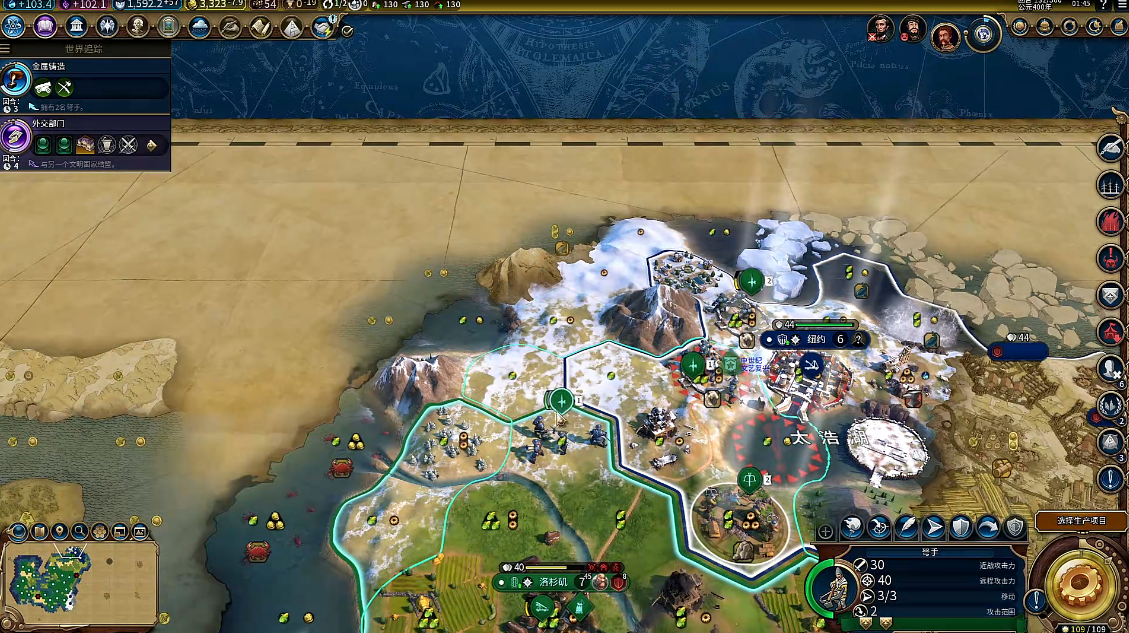
Task: Open the government building icon
Action: (x=75, y=27)
